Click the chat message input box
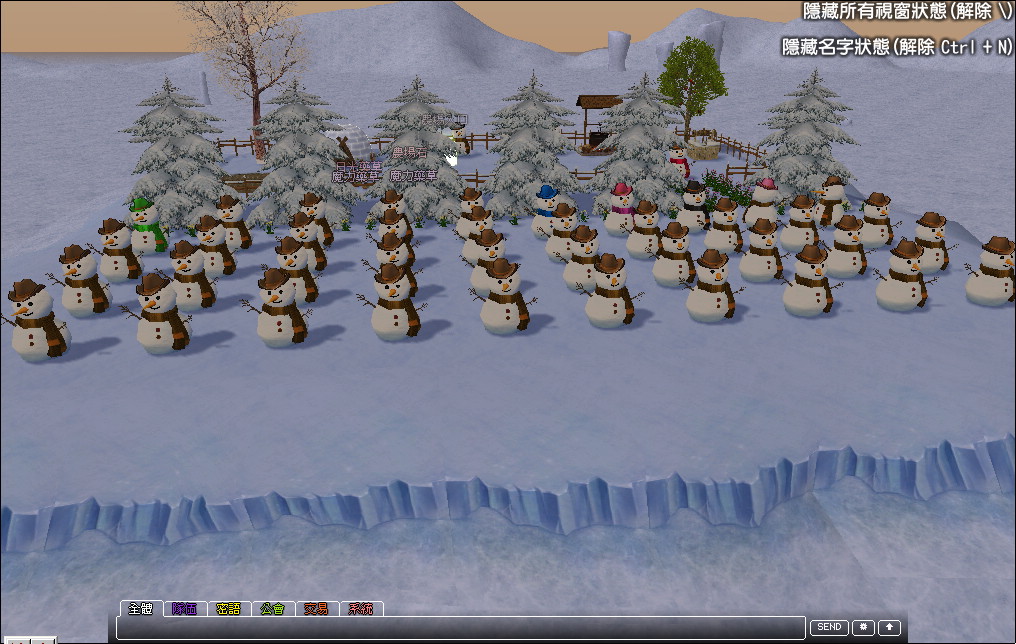This screenshot has width=1016, height=644. tap(460, 628)
